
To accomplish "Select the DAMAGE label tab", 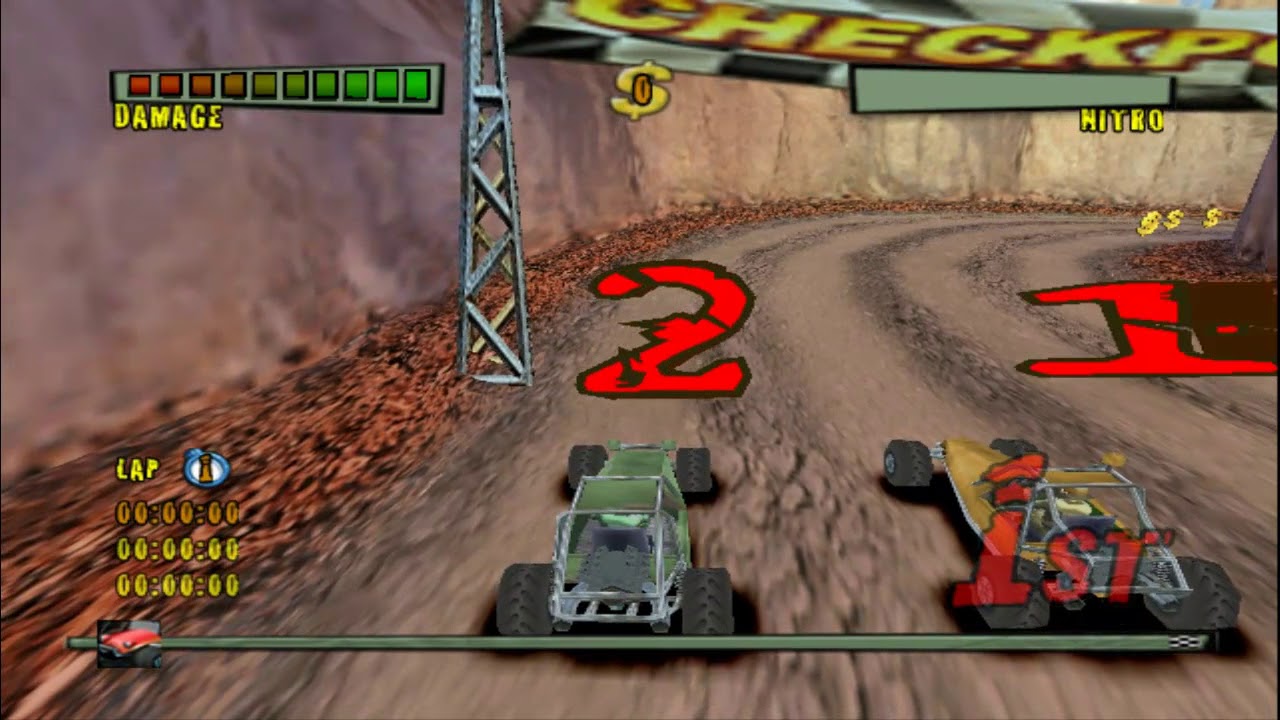I will (x=168, y=114).
